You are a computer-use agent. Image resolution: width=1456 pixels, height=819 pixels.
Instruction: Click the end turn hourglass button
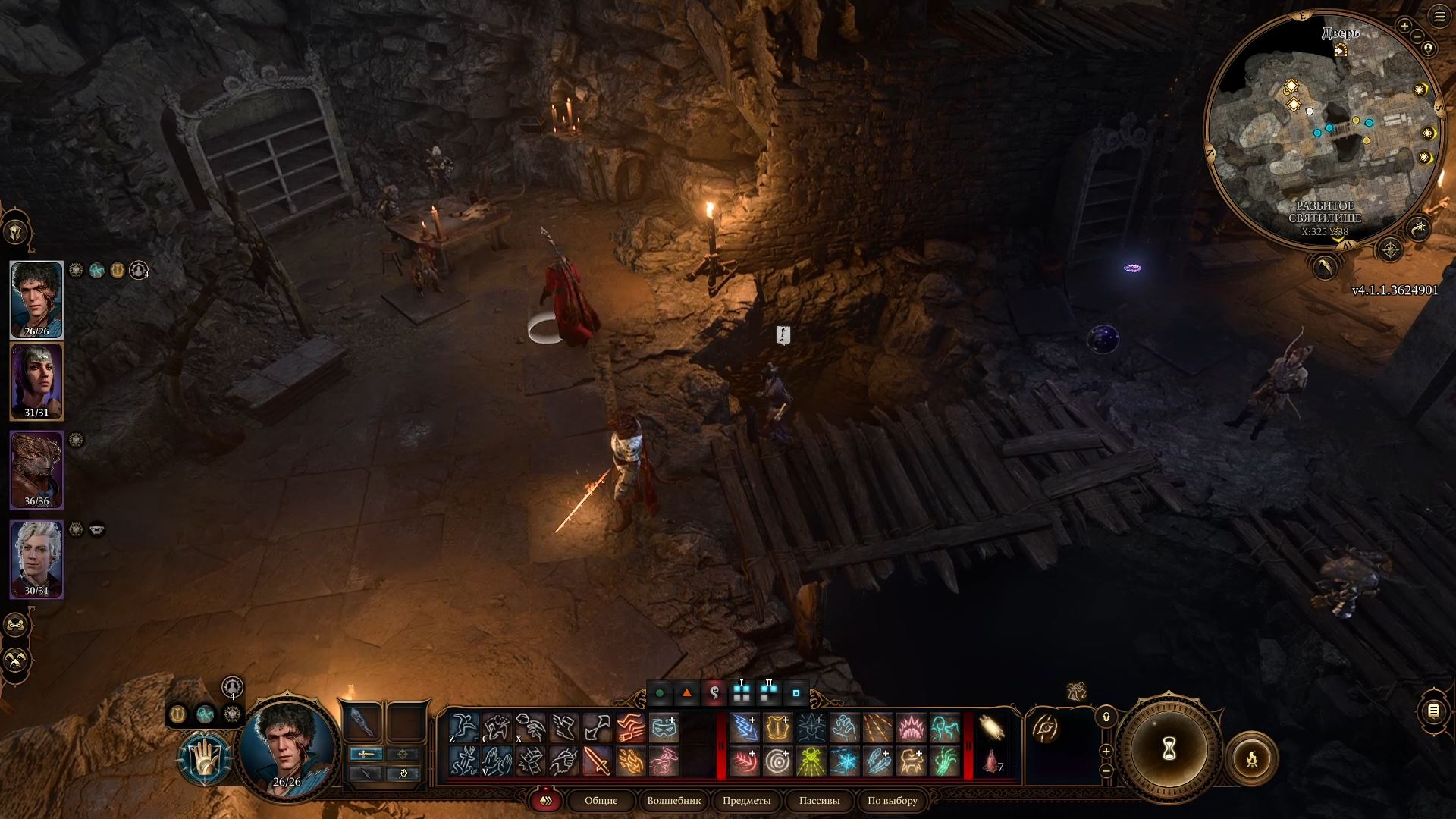pyautogui.click(x=1169, y=749)
